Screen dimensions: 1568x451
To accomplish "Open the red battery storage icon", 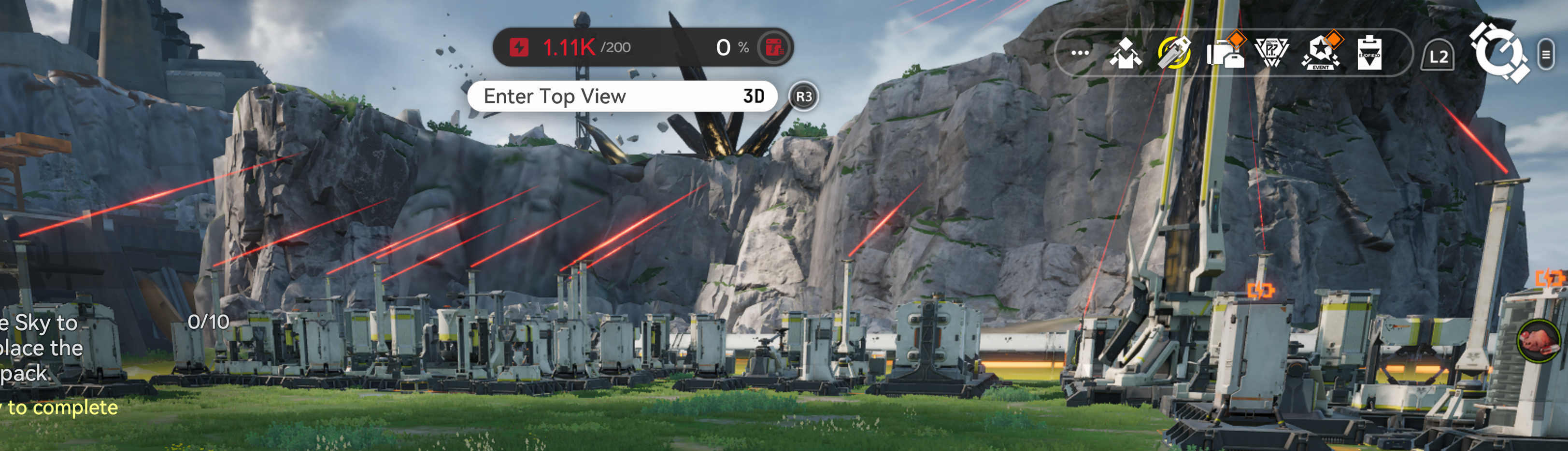I will (x=774, y=47).
